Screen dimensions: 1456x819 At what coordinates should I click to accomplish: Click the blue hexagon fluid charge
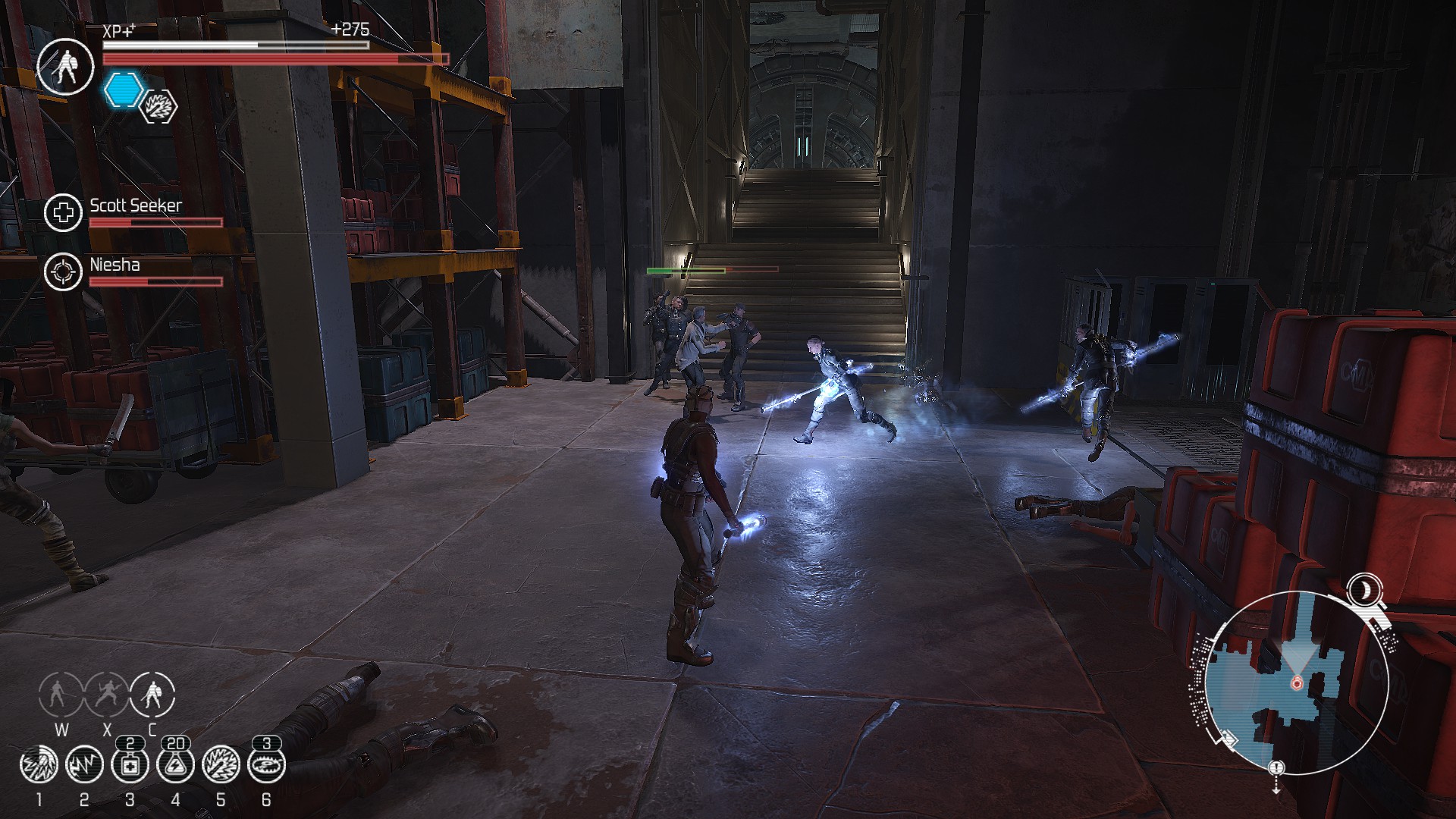(x=122, y=90)
